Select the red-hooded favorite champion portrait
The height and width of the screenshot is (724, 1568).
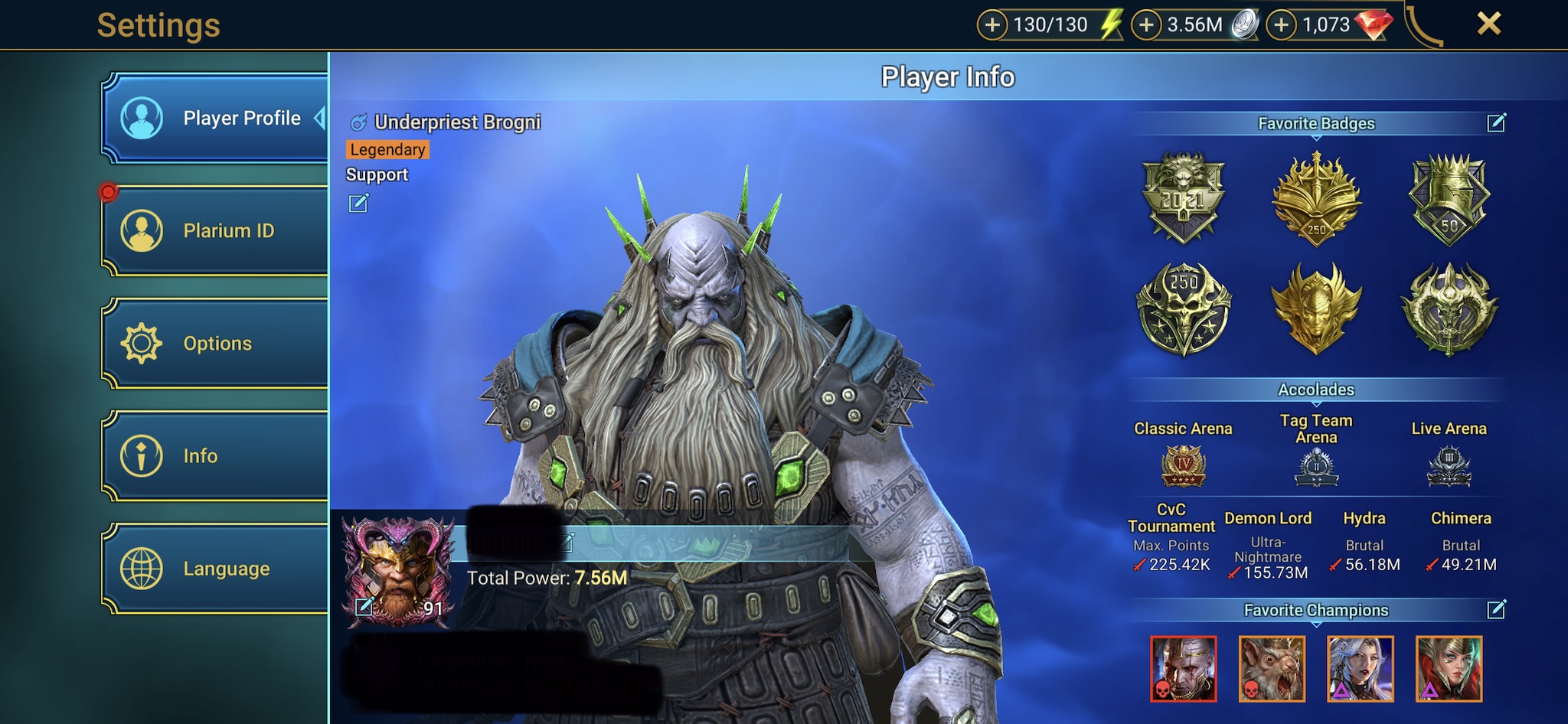coord(1449,669)
